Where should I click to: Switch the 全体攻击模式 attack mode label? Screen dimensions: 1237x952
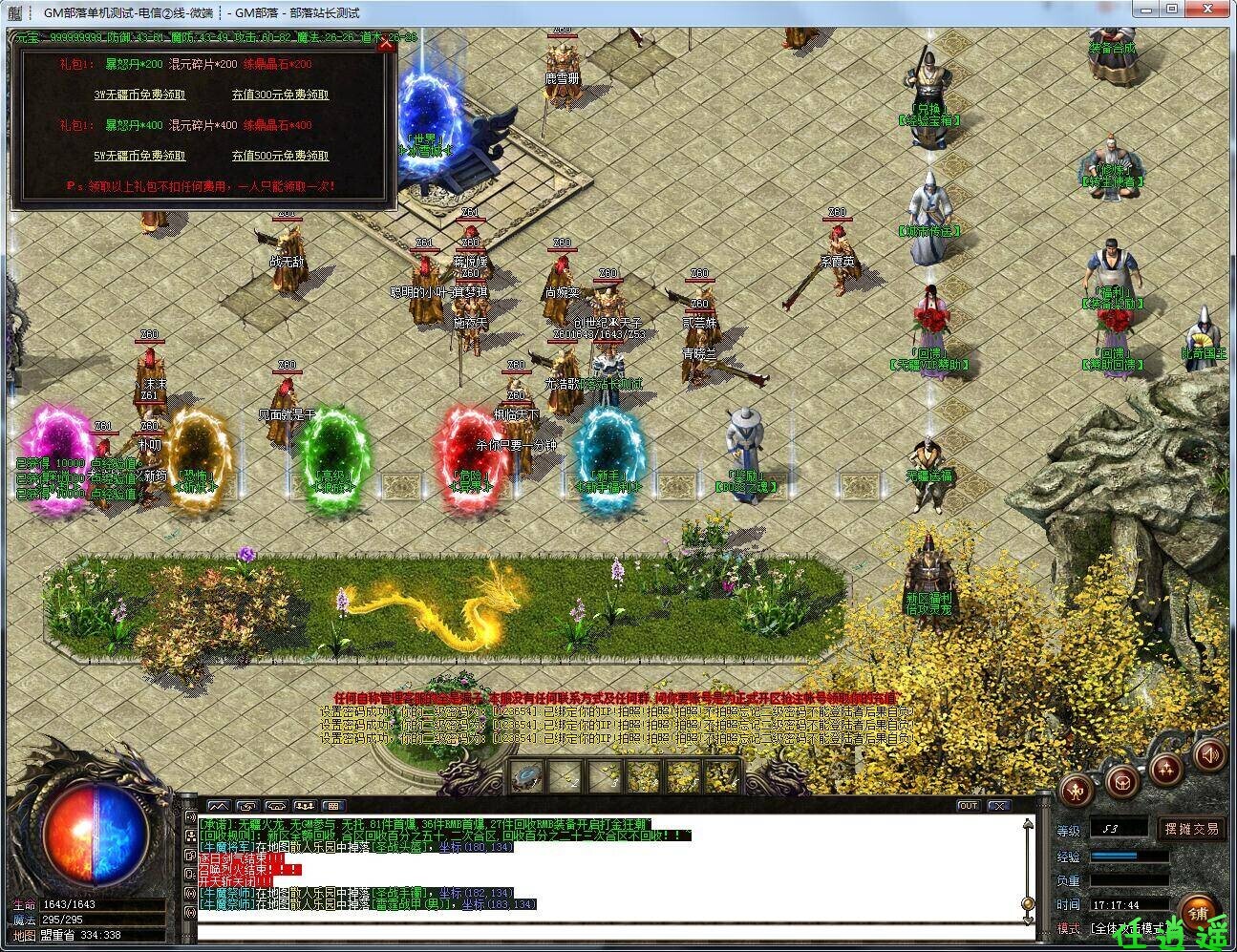click(x=1126, y=928)
